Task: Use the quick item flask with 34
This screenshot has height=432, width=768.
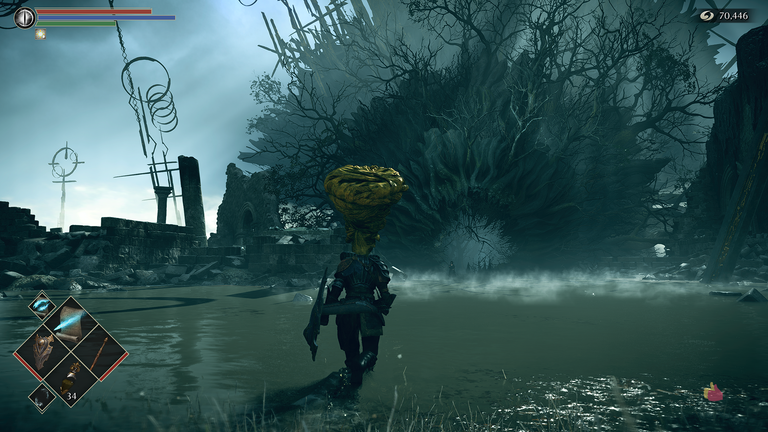Action: pos(70,379)
